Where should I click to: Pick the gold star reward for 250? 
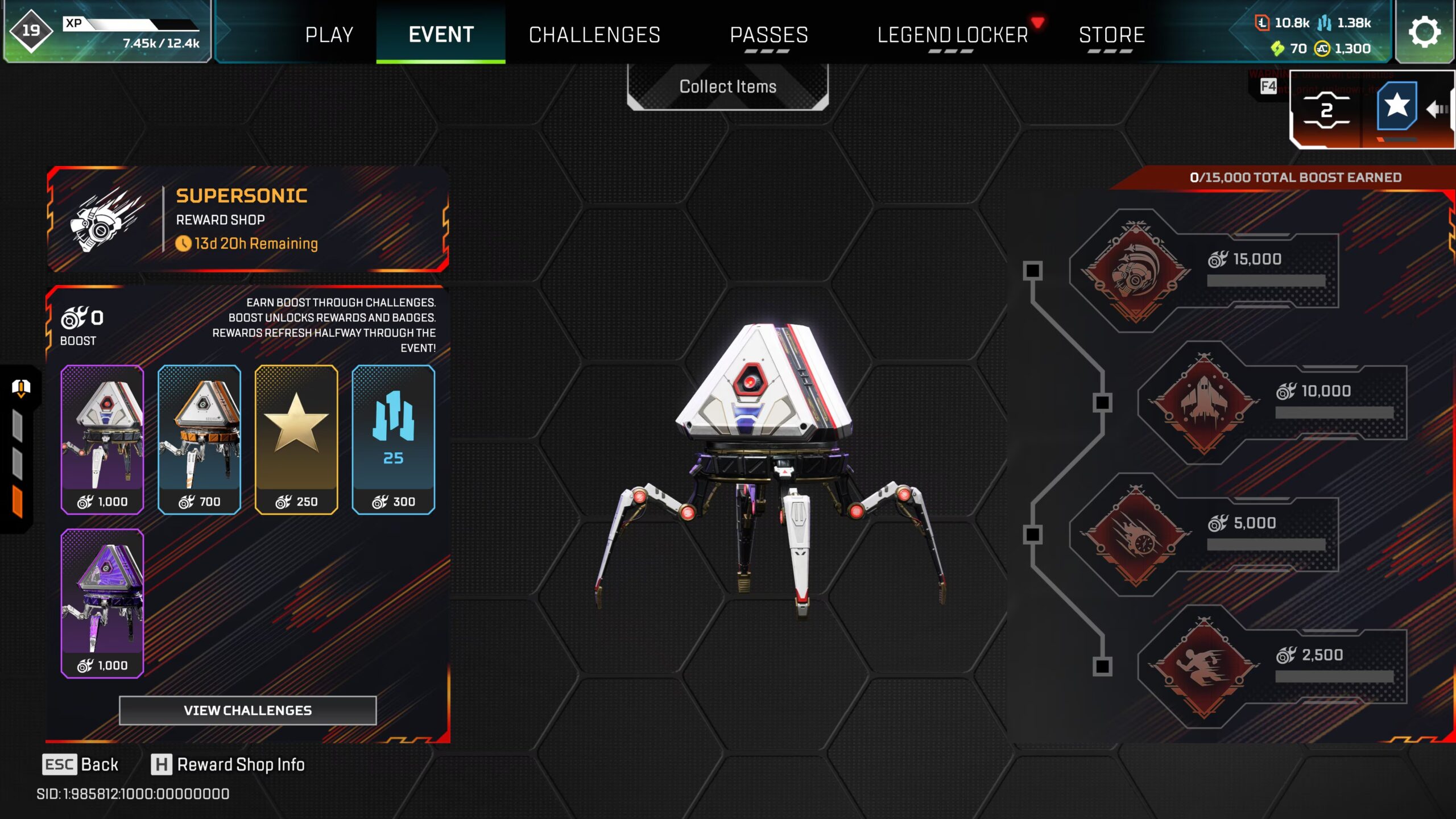point(296,439)
